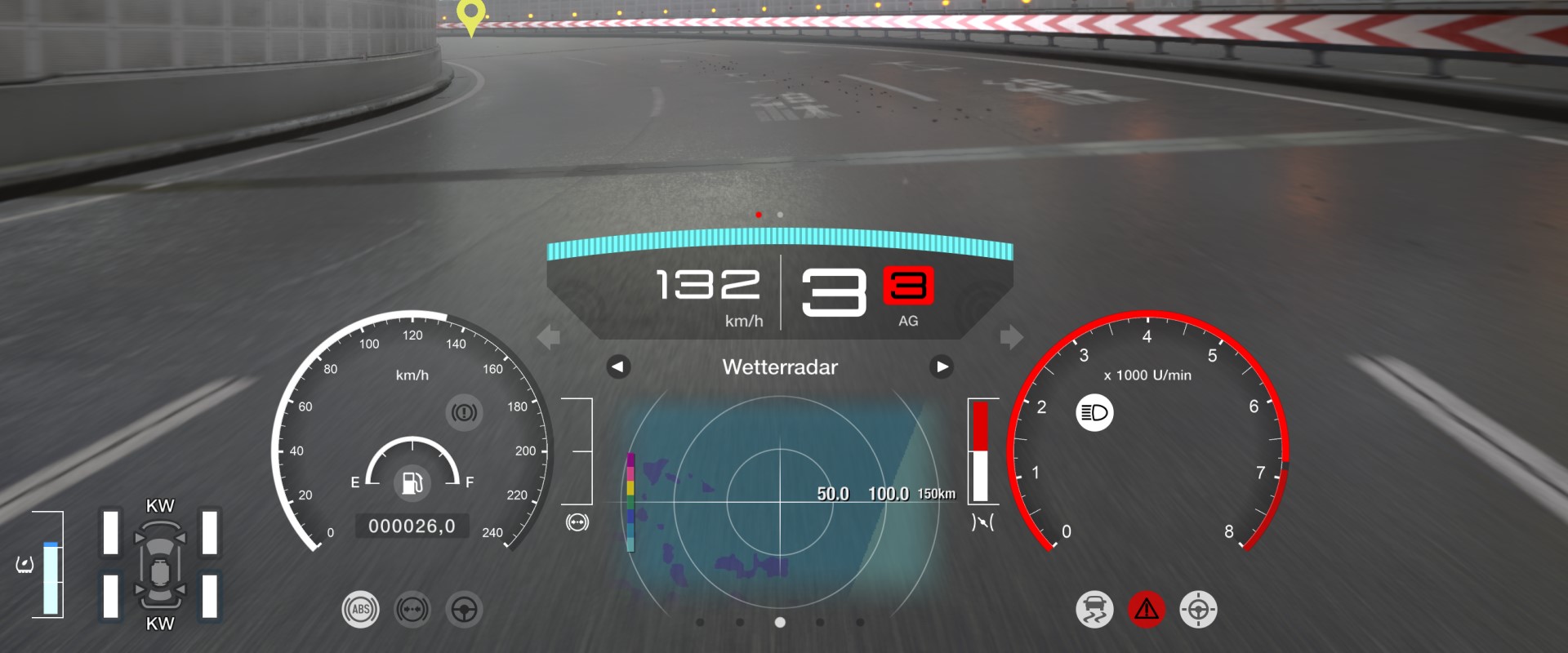Select the steering wheel assist icon

(x=464, y=610)
